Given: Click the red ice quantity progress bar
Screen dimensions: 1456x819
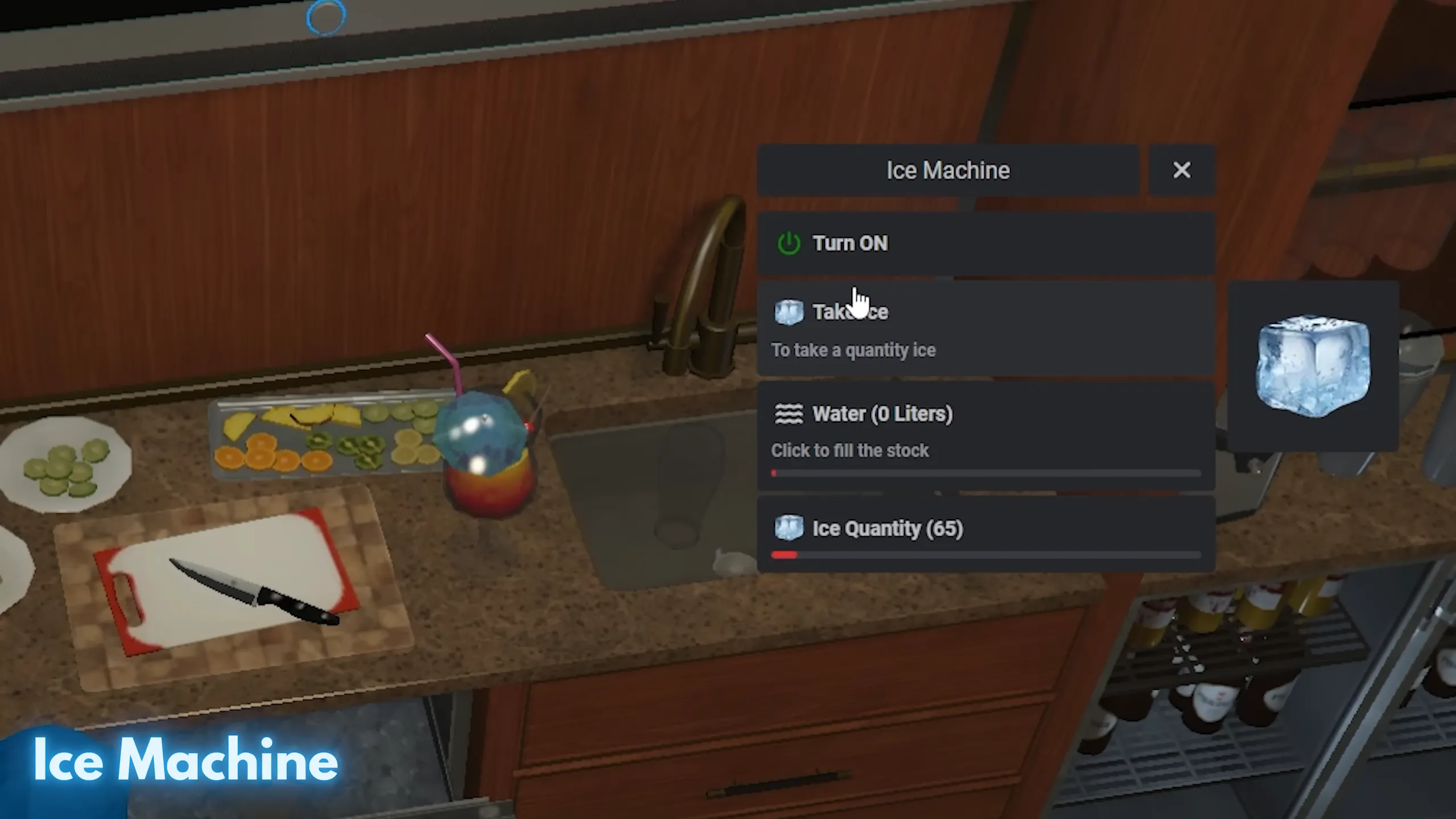Looking at the screenshot, I should pyautogui.click(x=784, y=555).
